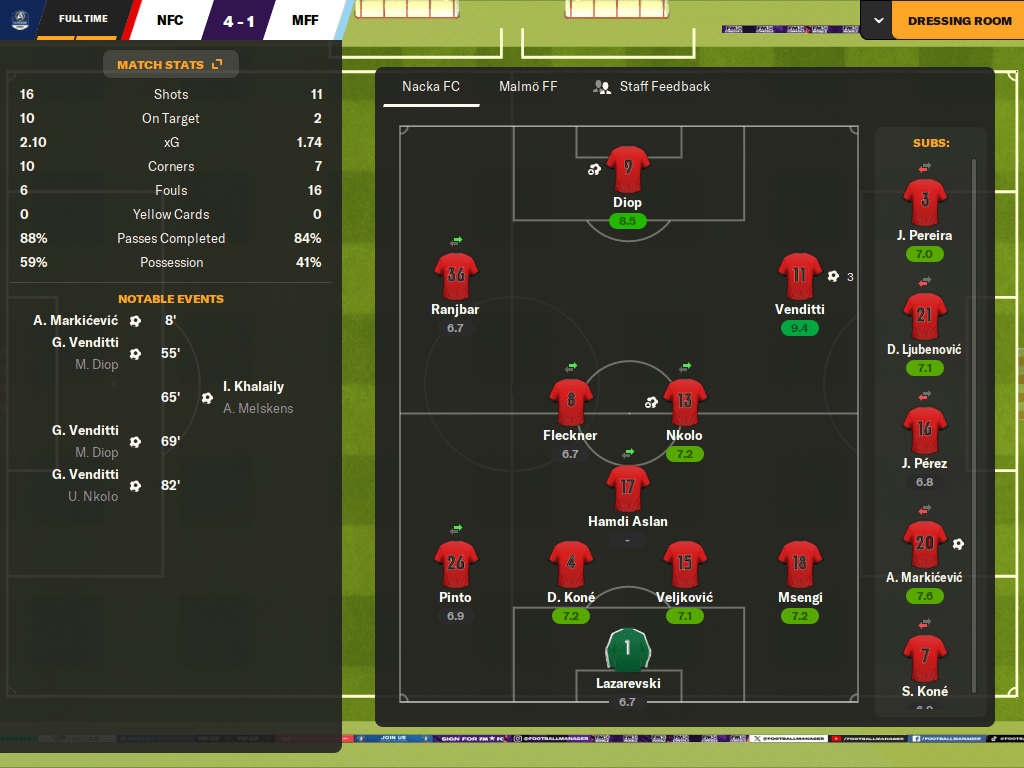Choose left-back Pinto
Image resolution: width=1024 pixels, height=768 pixels.
coord(456,564)
